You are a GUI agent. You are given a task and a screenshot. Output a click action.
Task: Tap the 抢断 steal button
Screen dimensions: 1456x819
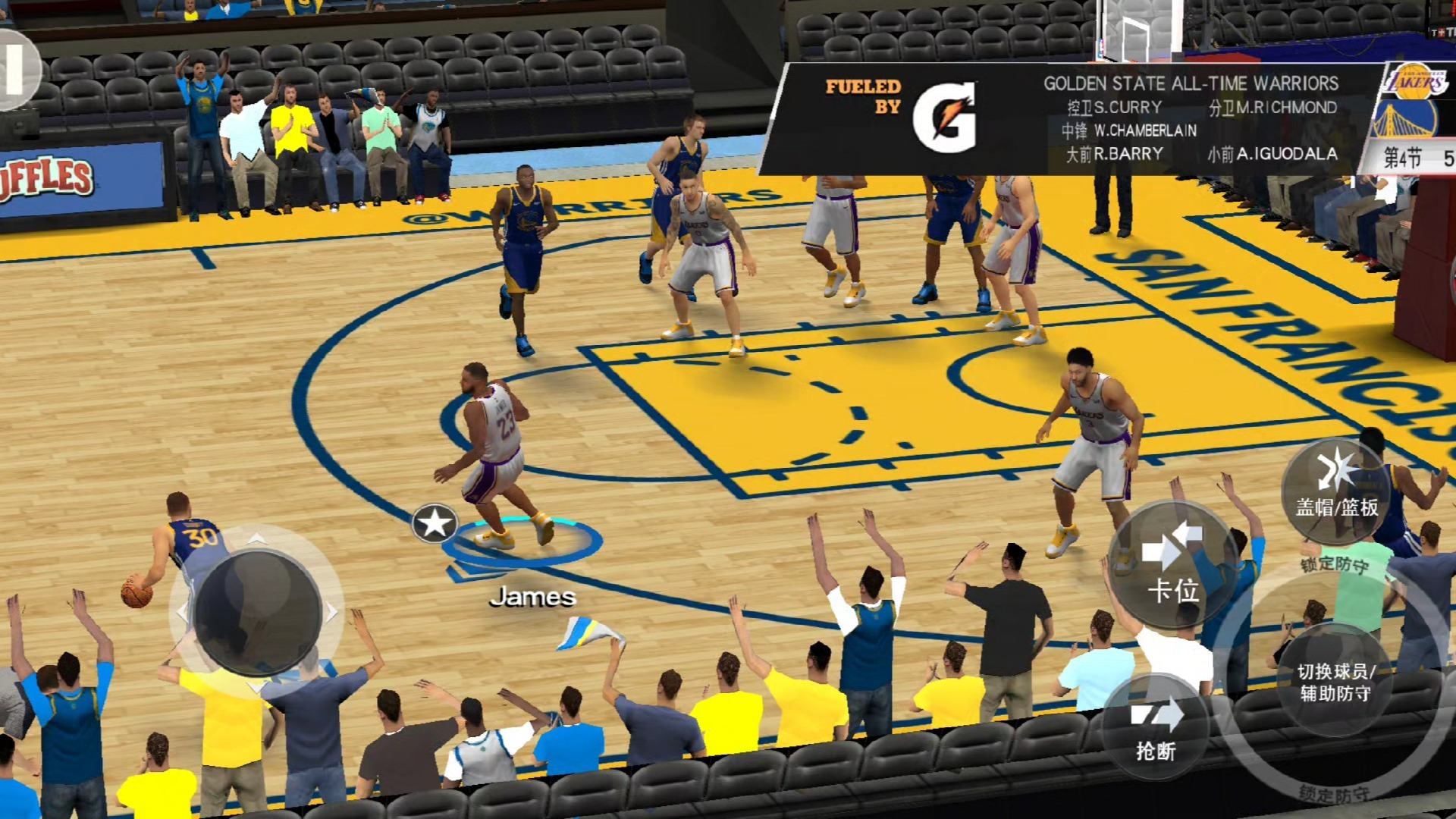point(1155,728)
